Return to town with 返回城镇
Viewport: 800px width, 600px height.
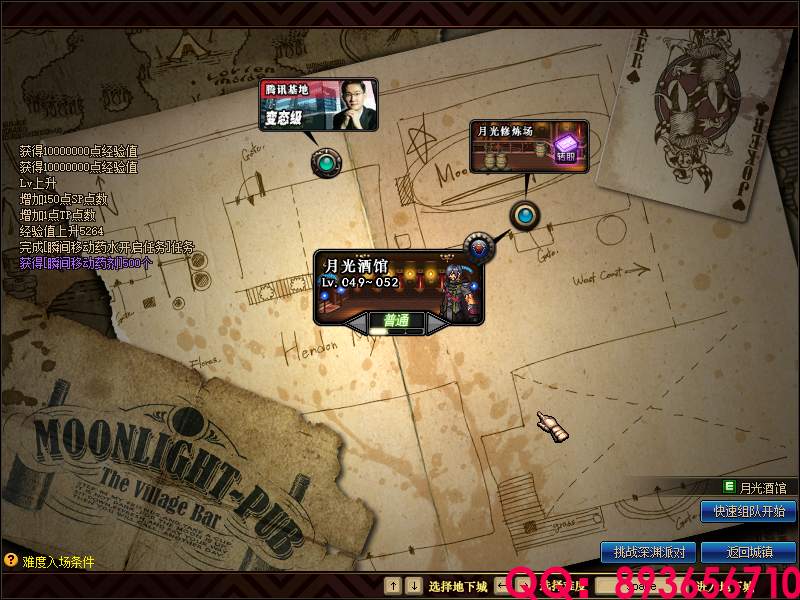coord(748,552)
